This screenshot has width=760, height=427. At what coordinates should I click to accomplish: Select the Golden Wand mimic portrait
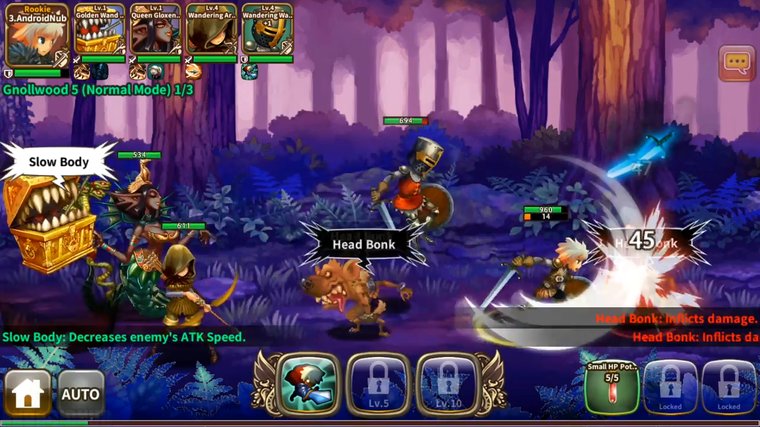[x=100, y=34]
